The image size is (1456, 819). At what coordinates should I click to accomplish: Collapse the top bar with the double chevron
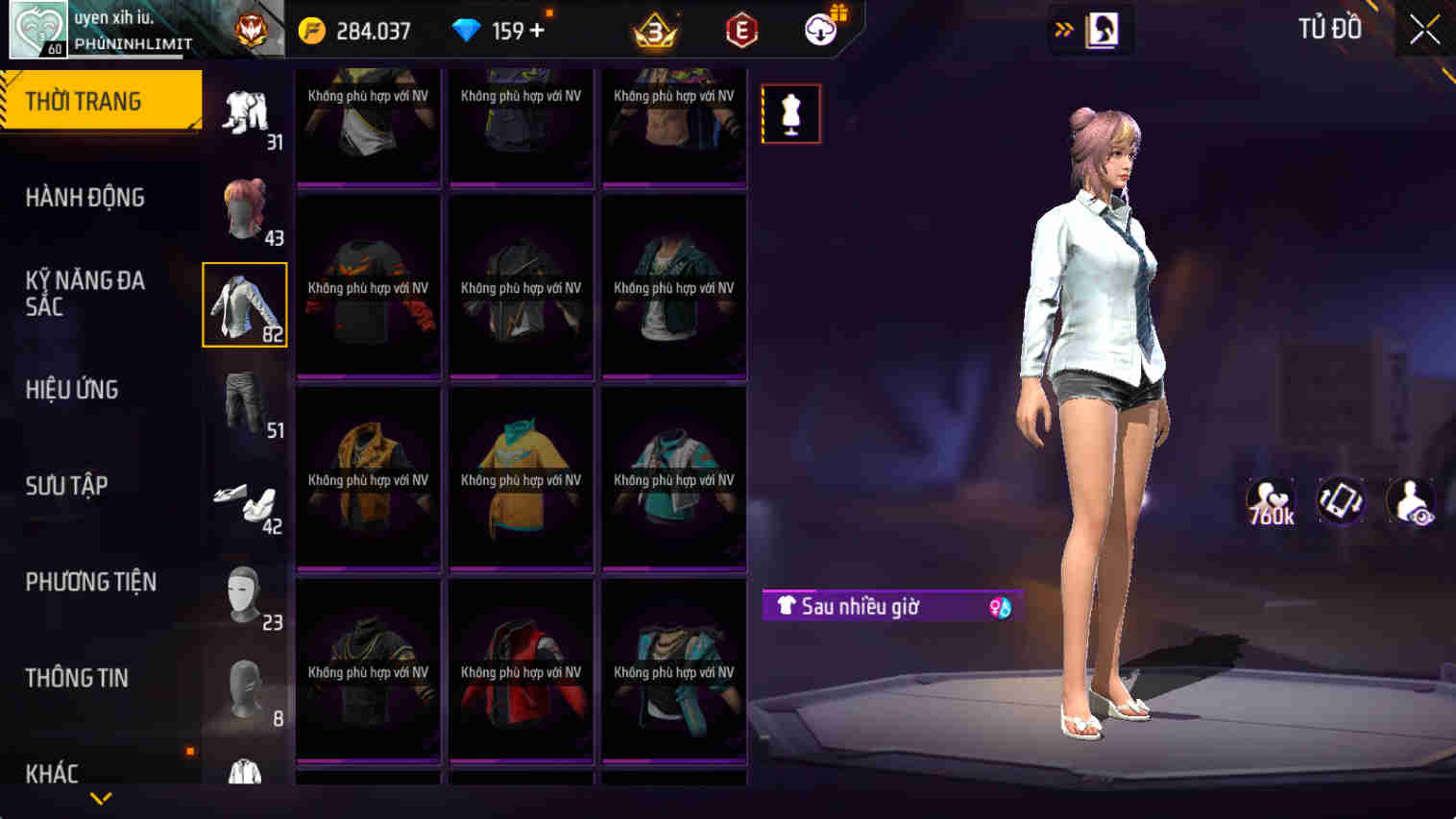point(1062,28)
